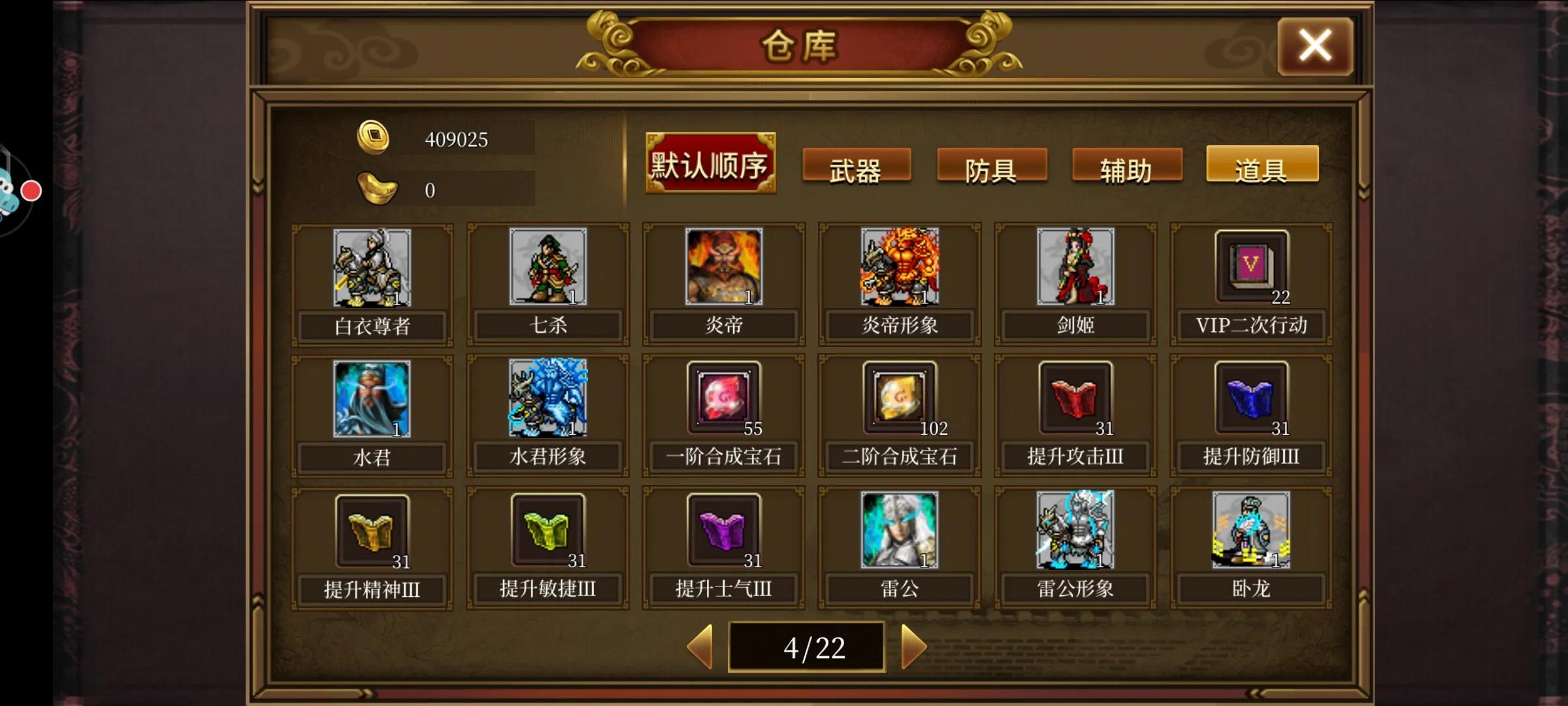Click the 4/22 page indicator

808,646
